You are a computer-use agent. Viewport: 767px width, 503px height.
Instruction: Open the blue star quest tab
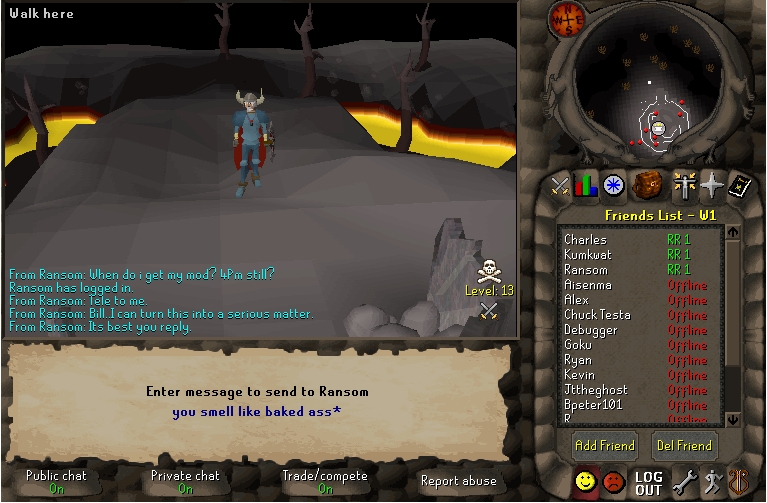click(614, 184)
